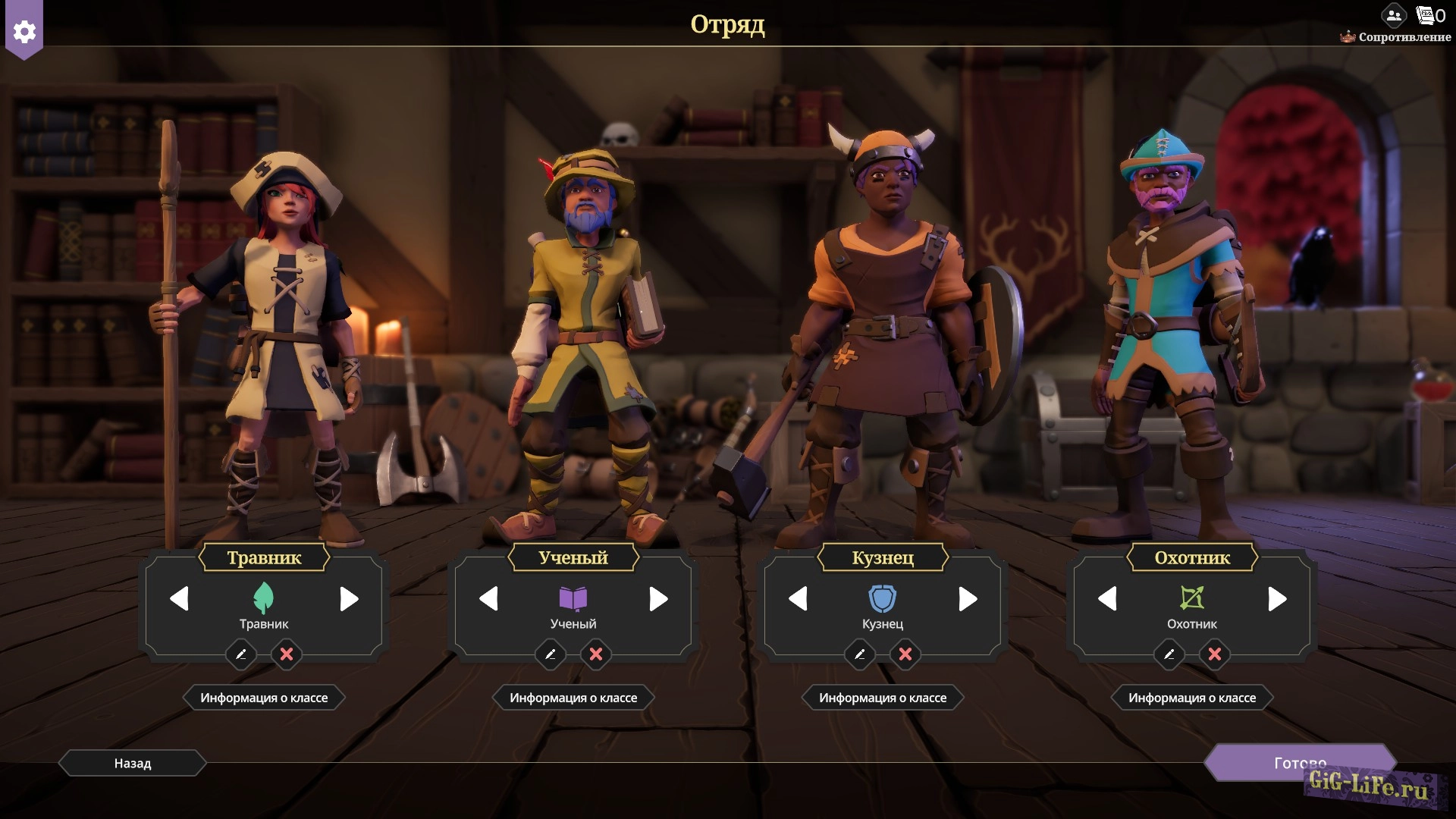Show class information for Травник

[x=264, y=698]
